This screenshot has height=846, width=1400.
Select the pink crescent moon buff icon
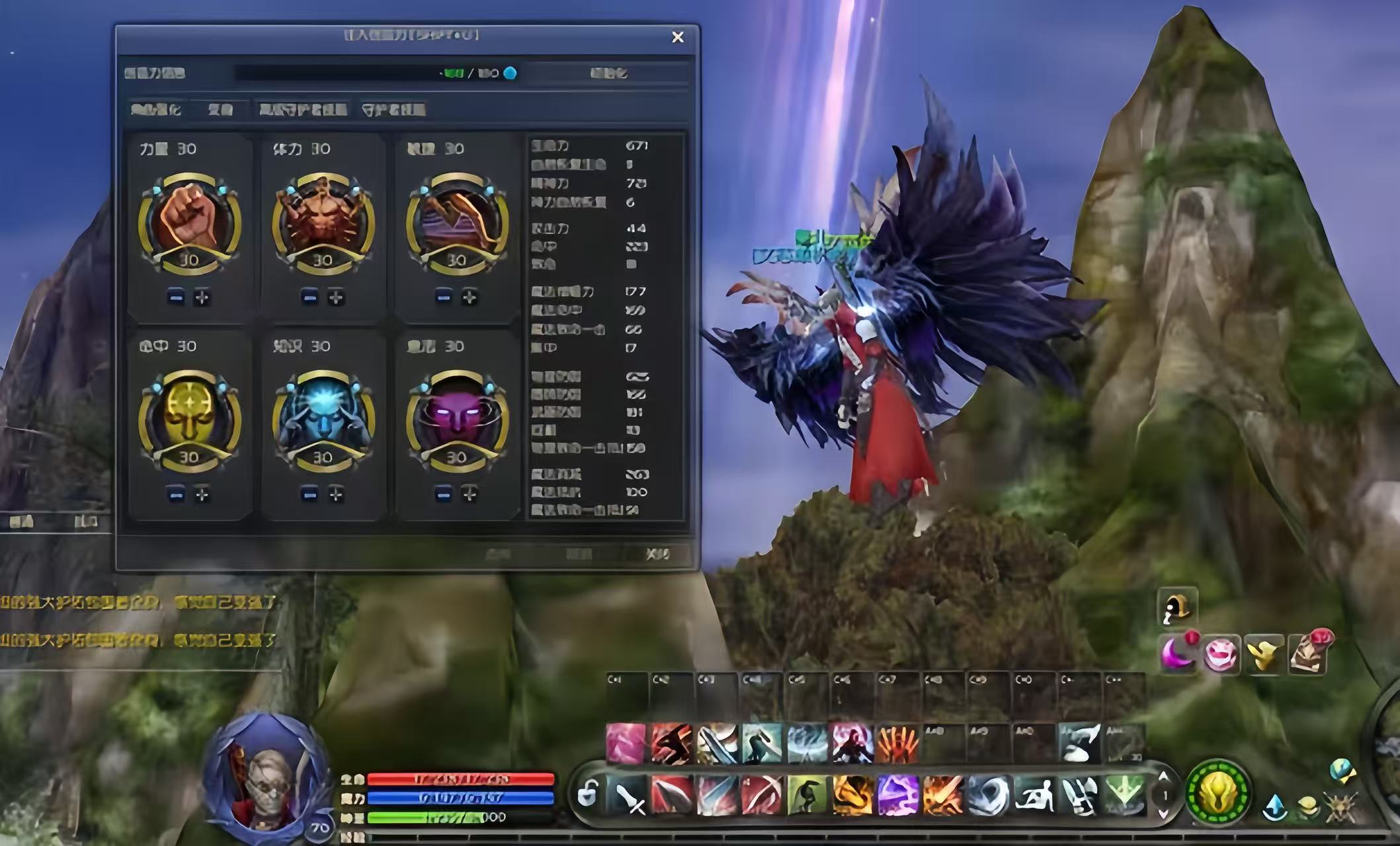tap(1178, 653)
